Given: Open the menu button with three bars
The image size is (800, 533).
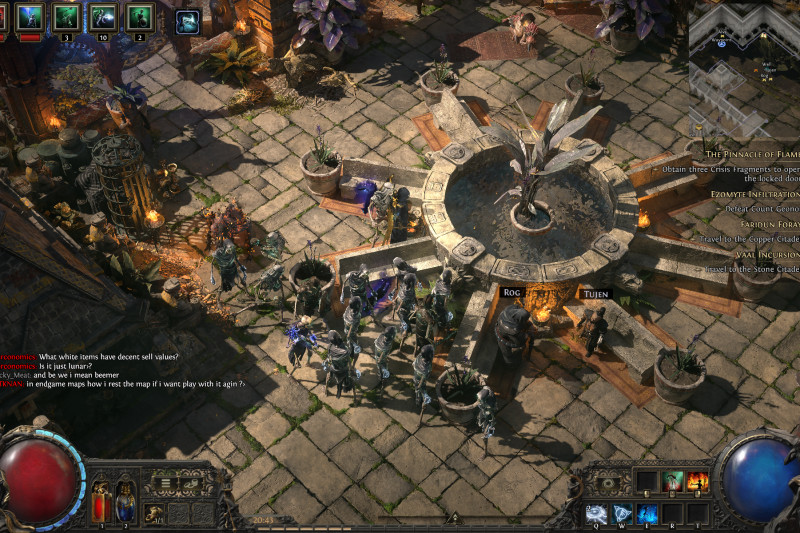Looking at the screenshot, I should 165,483.
